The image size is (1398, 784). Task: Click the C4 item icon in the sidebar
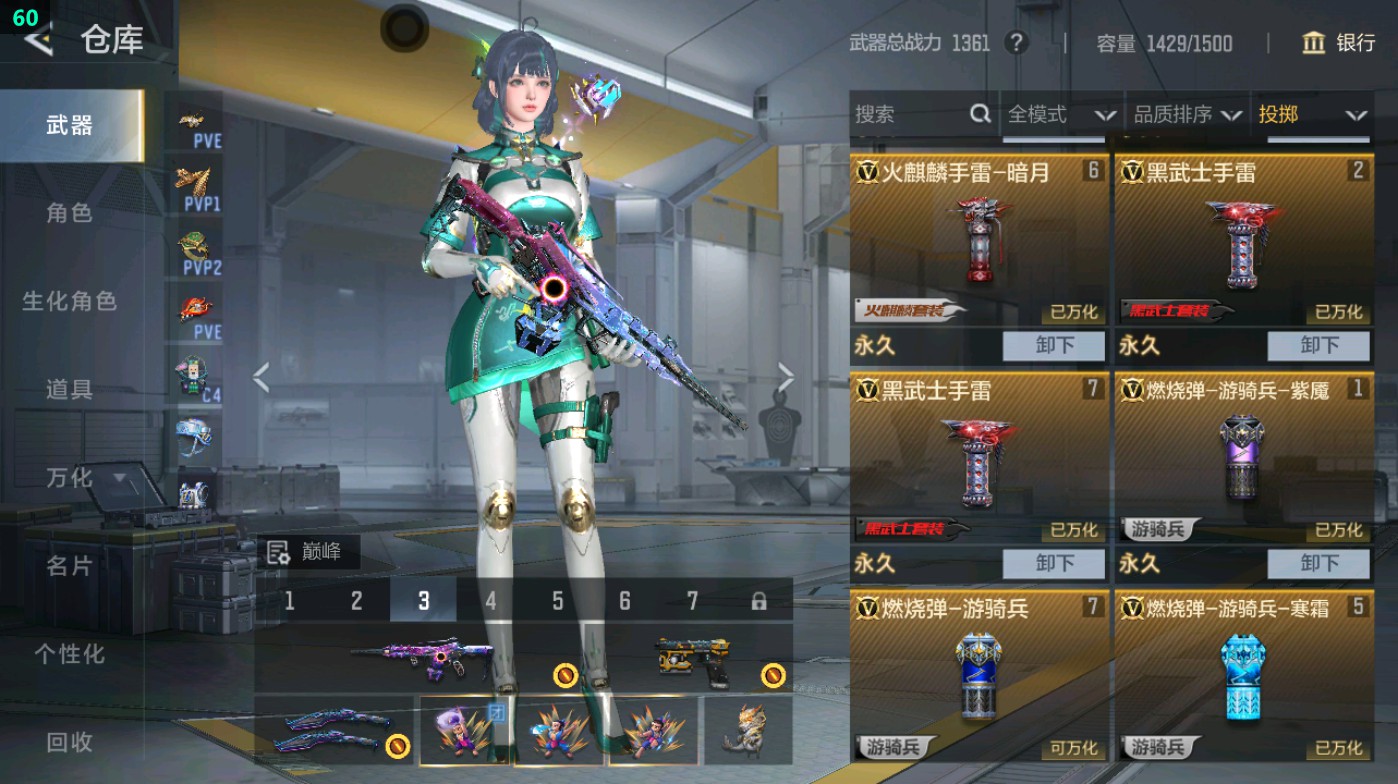click(x=199, y=380)
